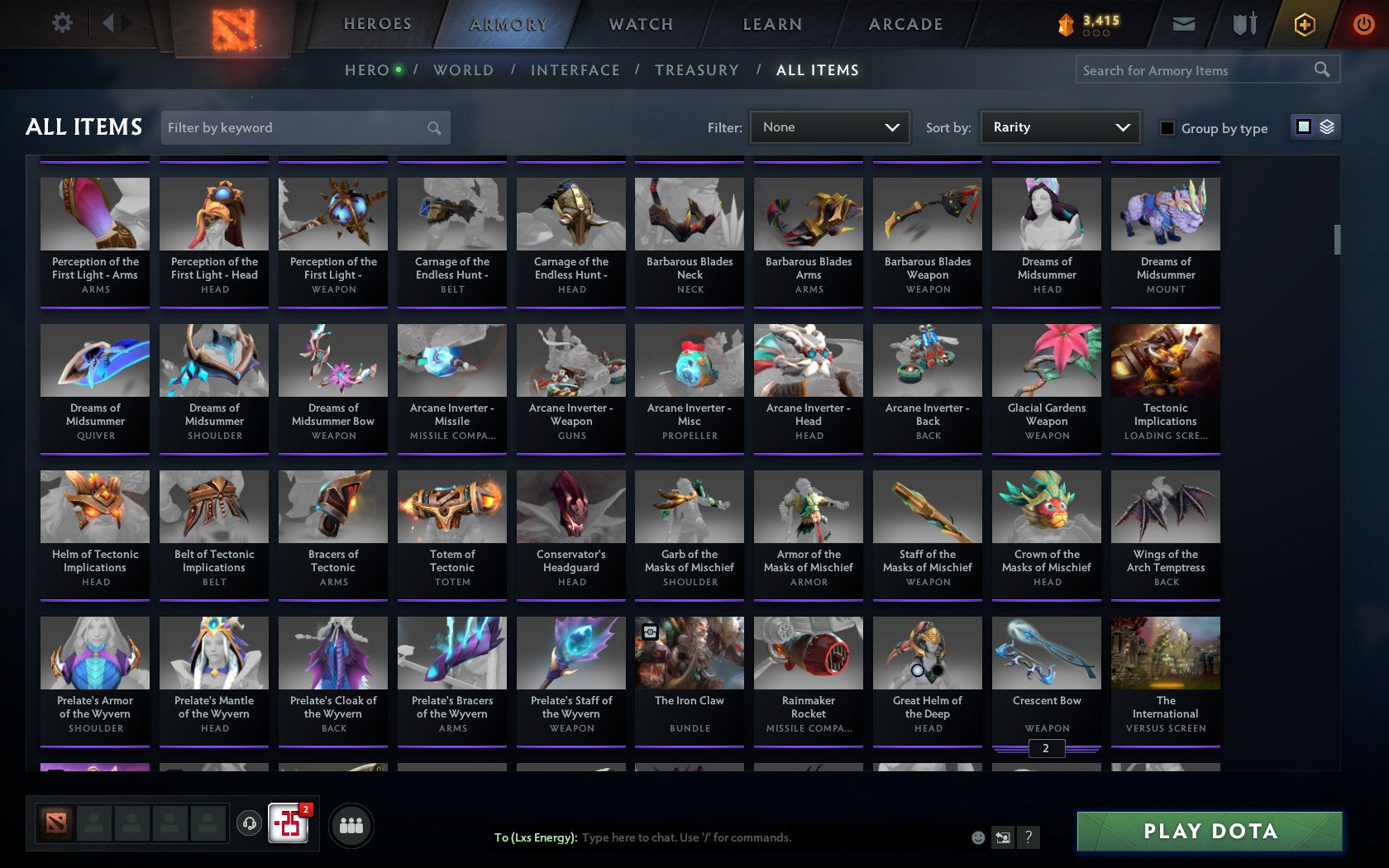Click the gold Dota Plus hexagon icon
The width and height of the screenshot is (1389, 868).
point(1305,23)
